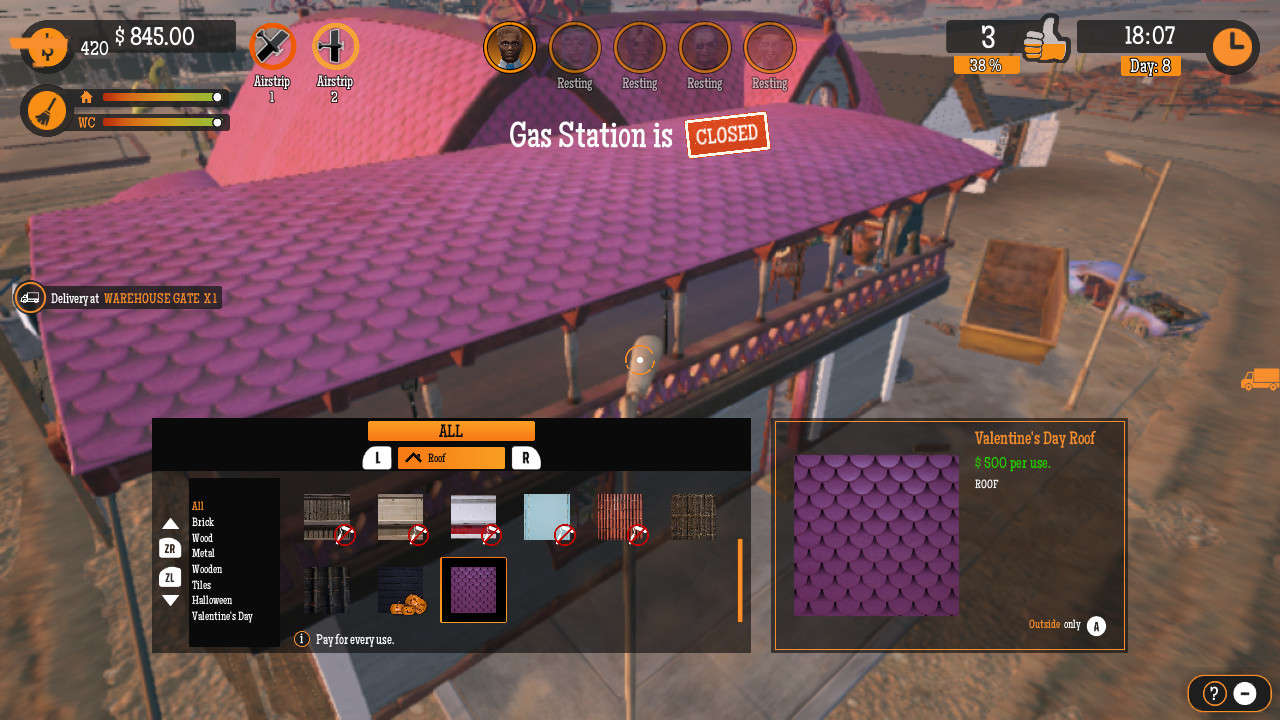Click the delivery truck icon near Warehouse Gate

[x=29, y=297]
